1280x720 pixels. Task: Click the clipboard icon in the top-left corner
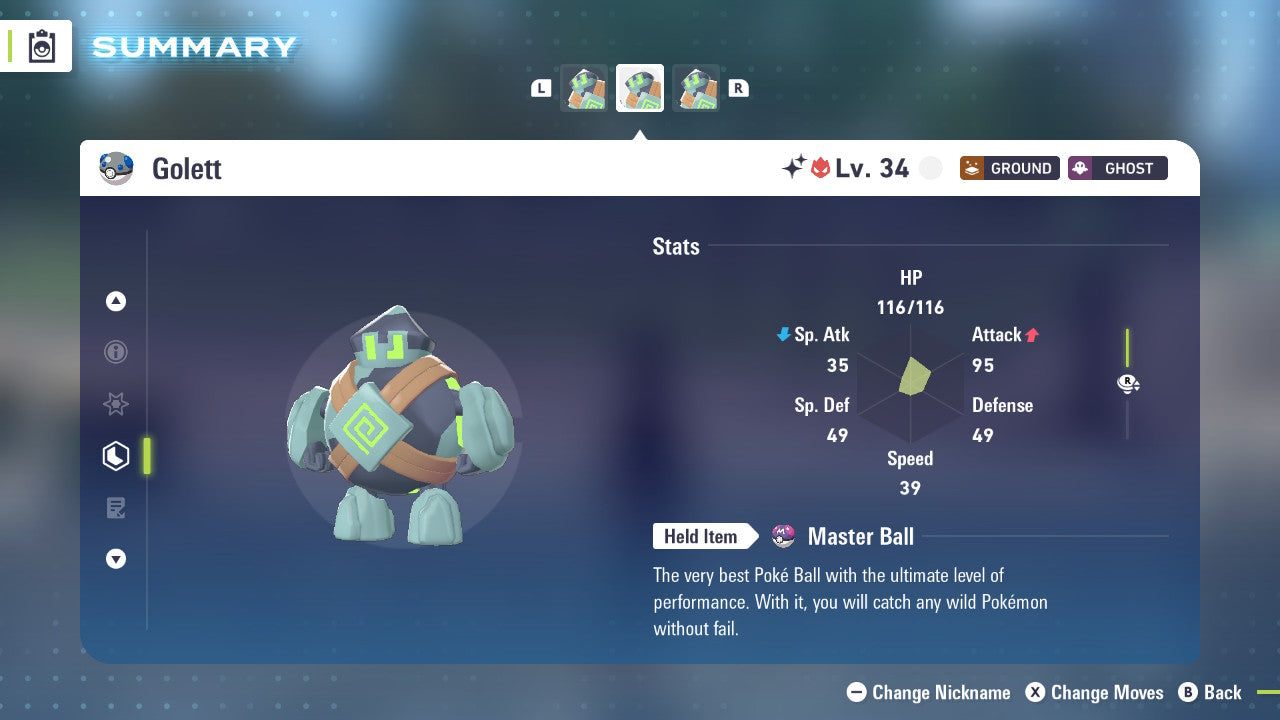point(41,46)
